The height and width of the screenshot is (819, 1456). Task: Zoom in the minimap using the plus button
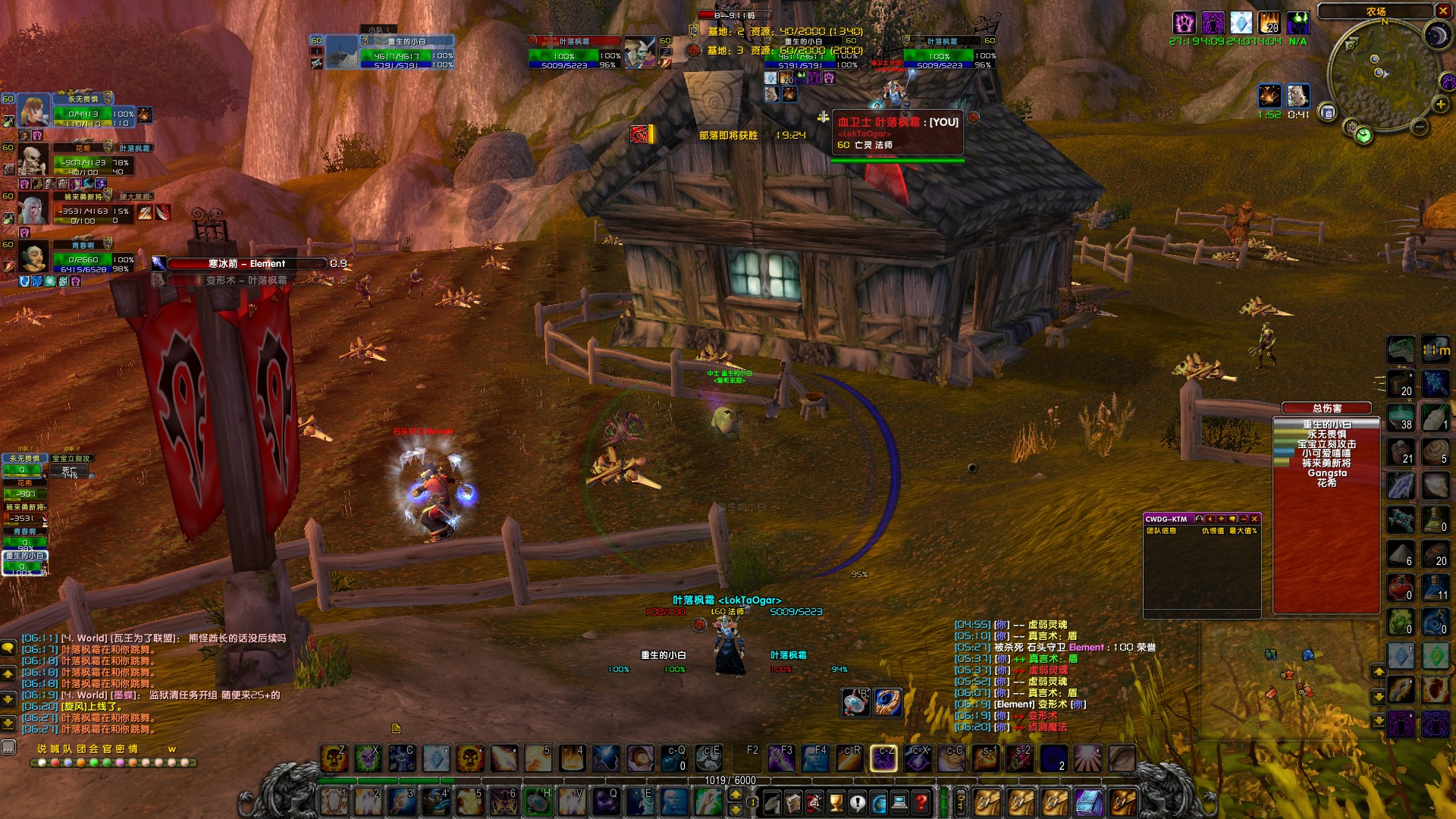[x=1441, y=104]
